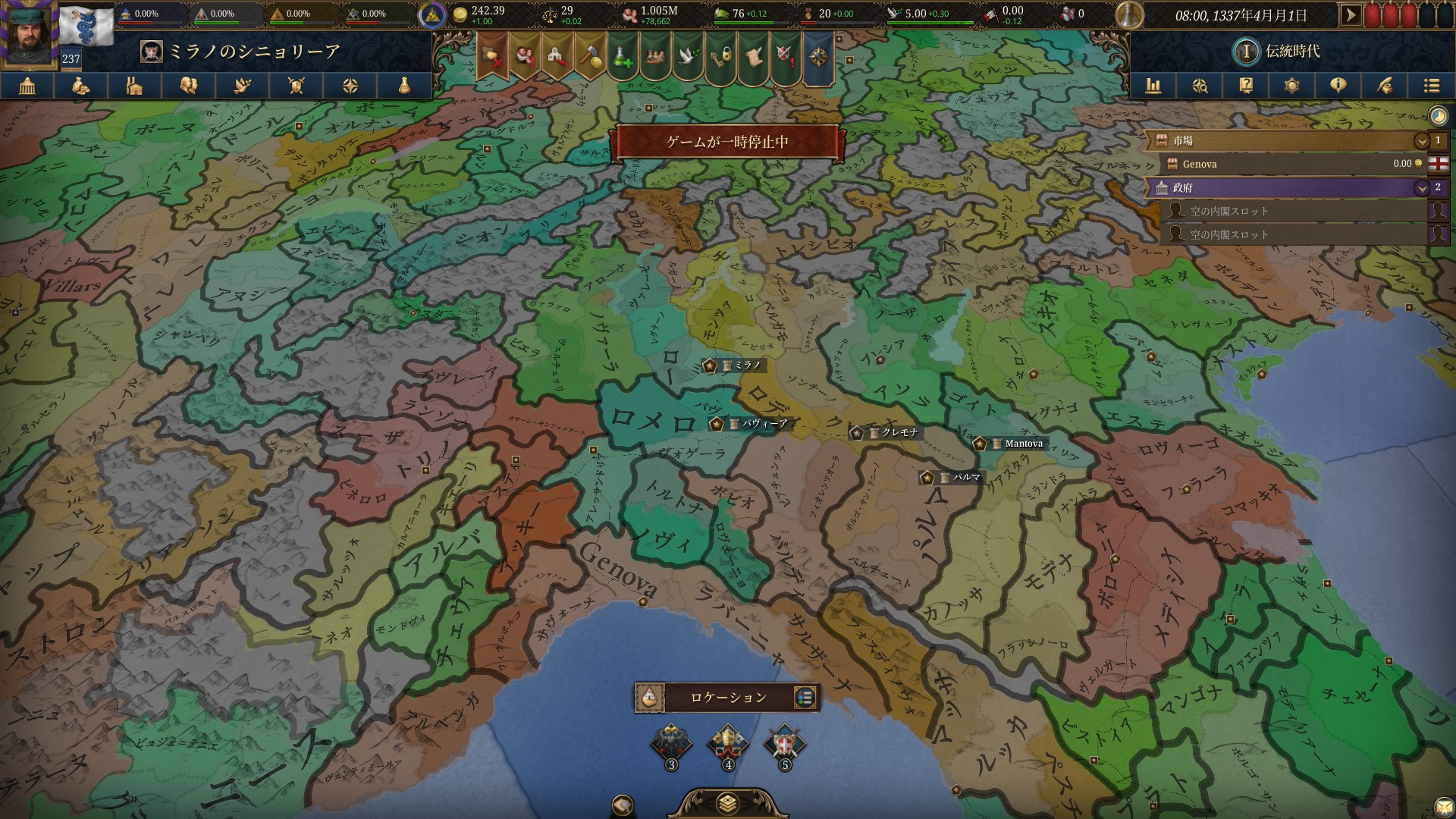This screenshot has height=819, width=1456.
Task: Open the economy panel via money bags icon
Action: (81, 86)
